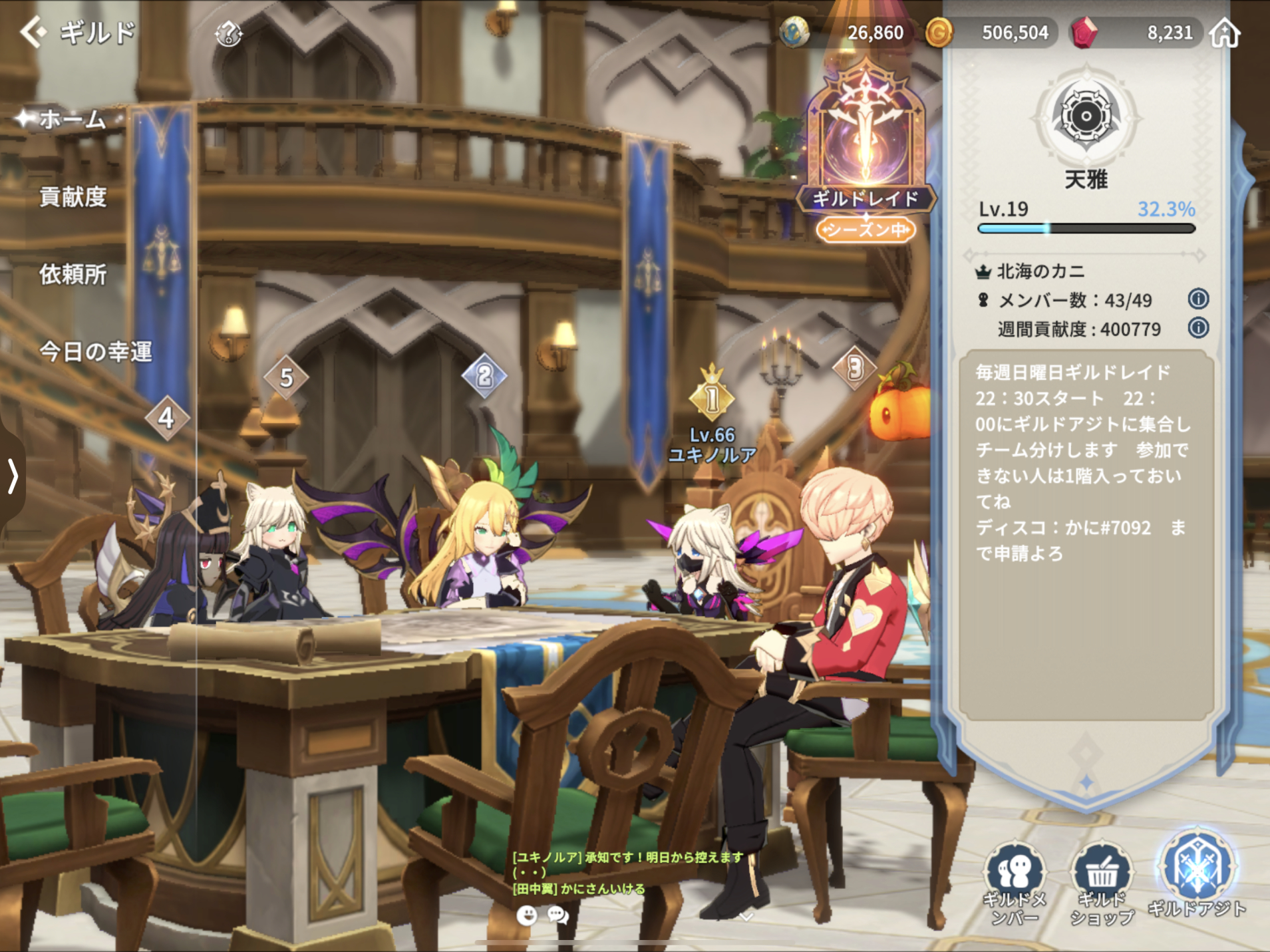Select the rank 1 member ユキノルア

(x=712, y=399)
